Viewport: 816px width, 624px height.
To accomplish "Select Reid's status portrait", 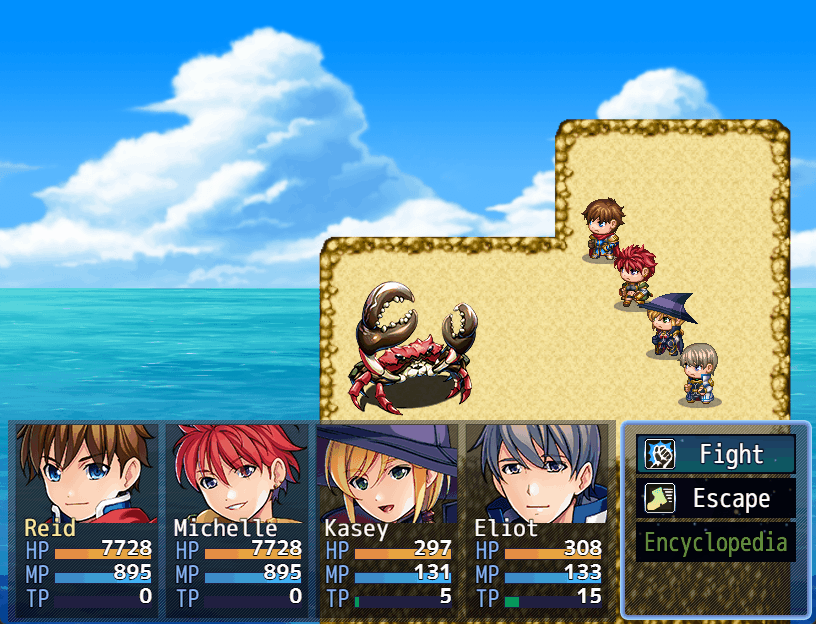I will (87, 472).
